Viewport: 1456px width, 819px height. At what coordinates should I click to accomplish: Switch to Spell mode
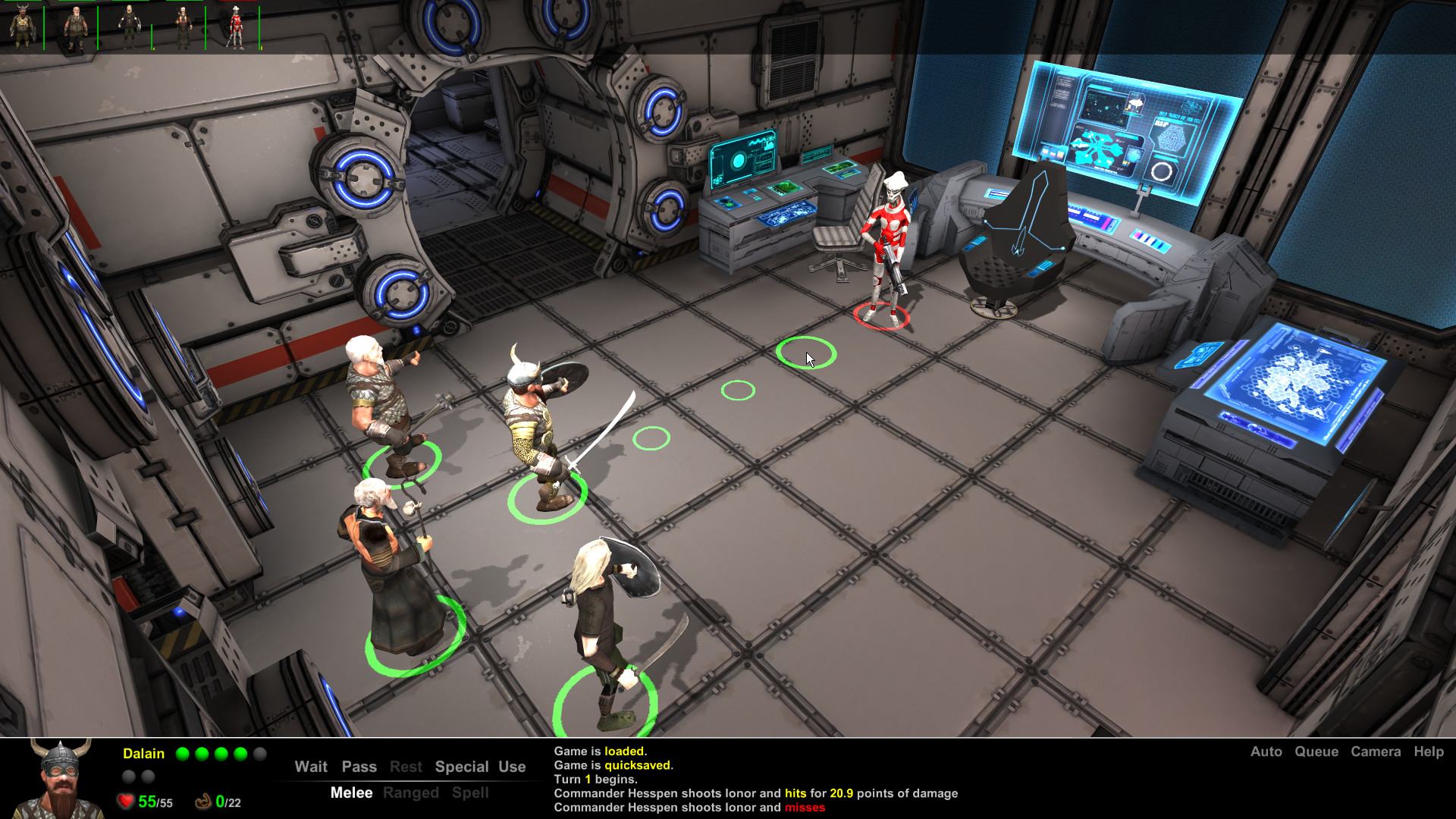[x=470, y=792]
